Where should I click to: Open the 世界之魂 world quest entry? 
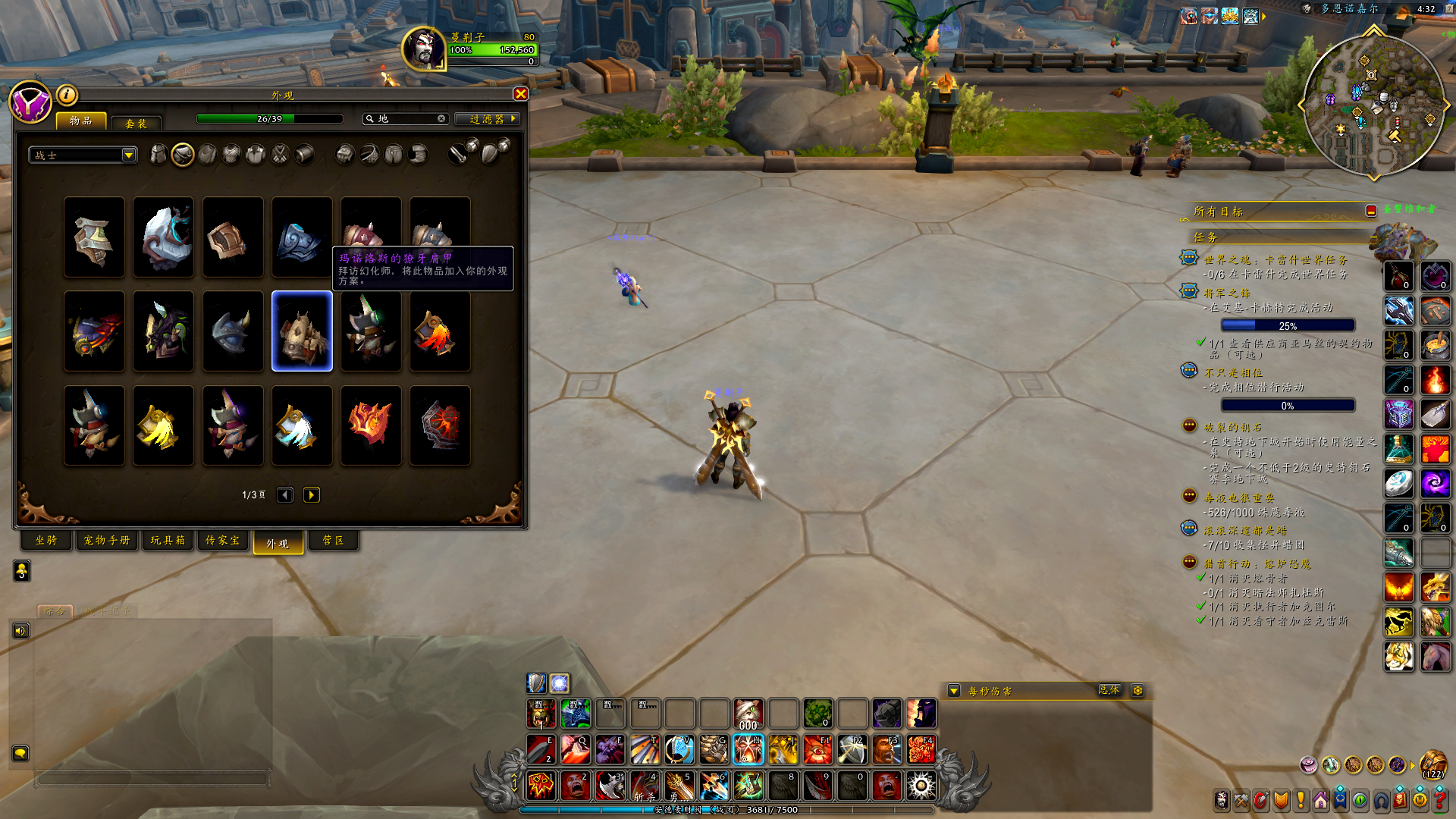click(x=1275, y=260)
